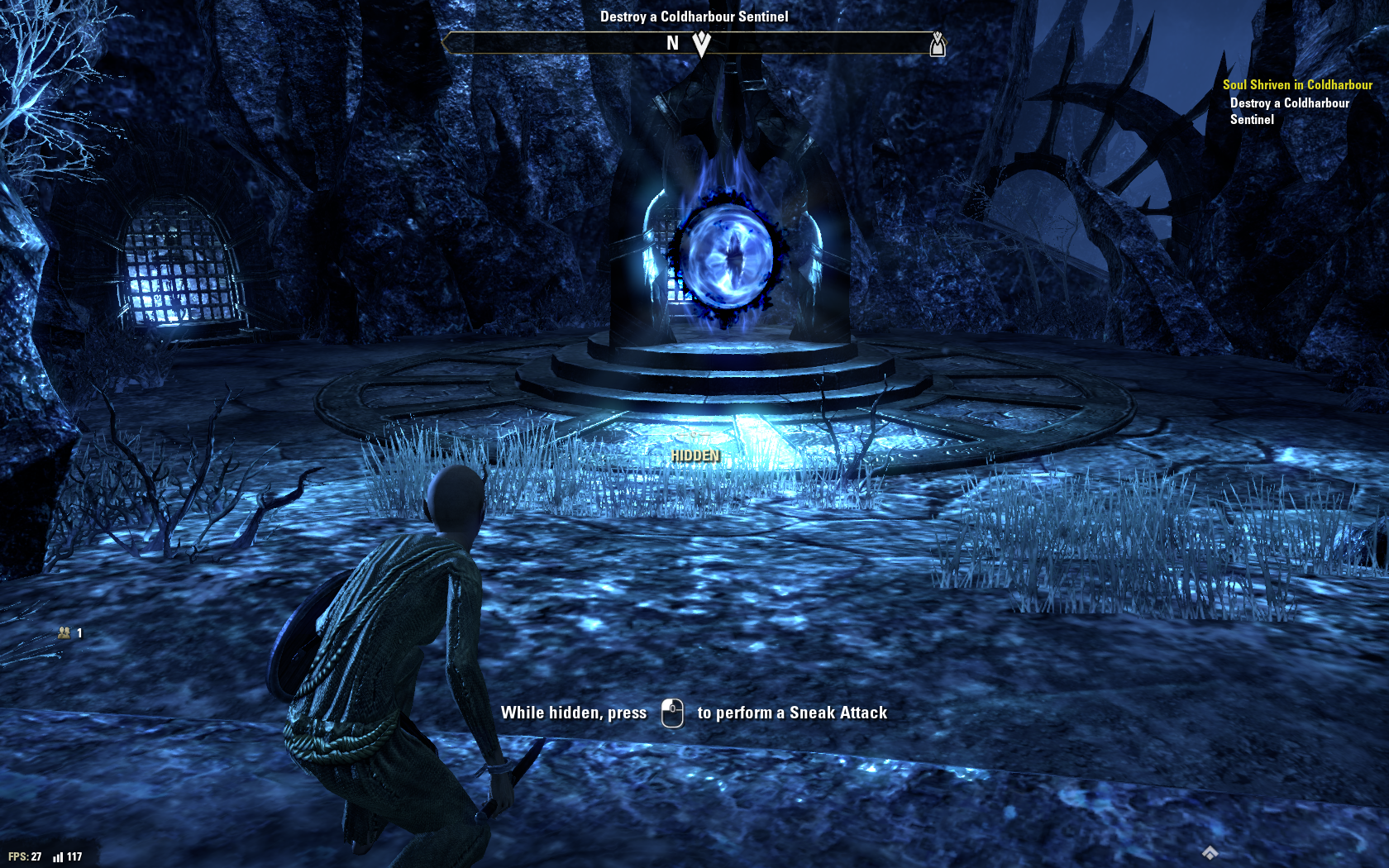This screenshot has width=1389, height=868.
Task: Click the quest marker arrow on the compass
Action: click(x=701, y=43)
